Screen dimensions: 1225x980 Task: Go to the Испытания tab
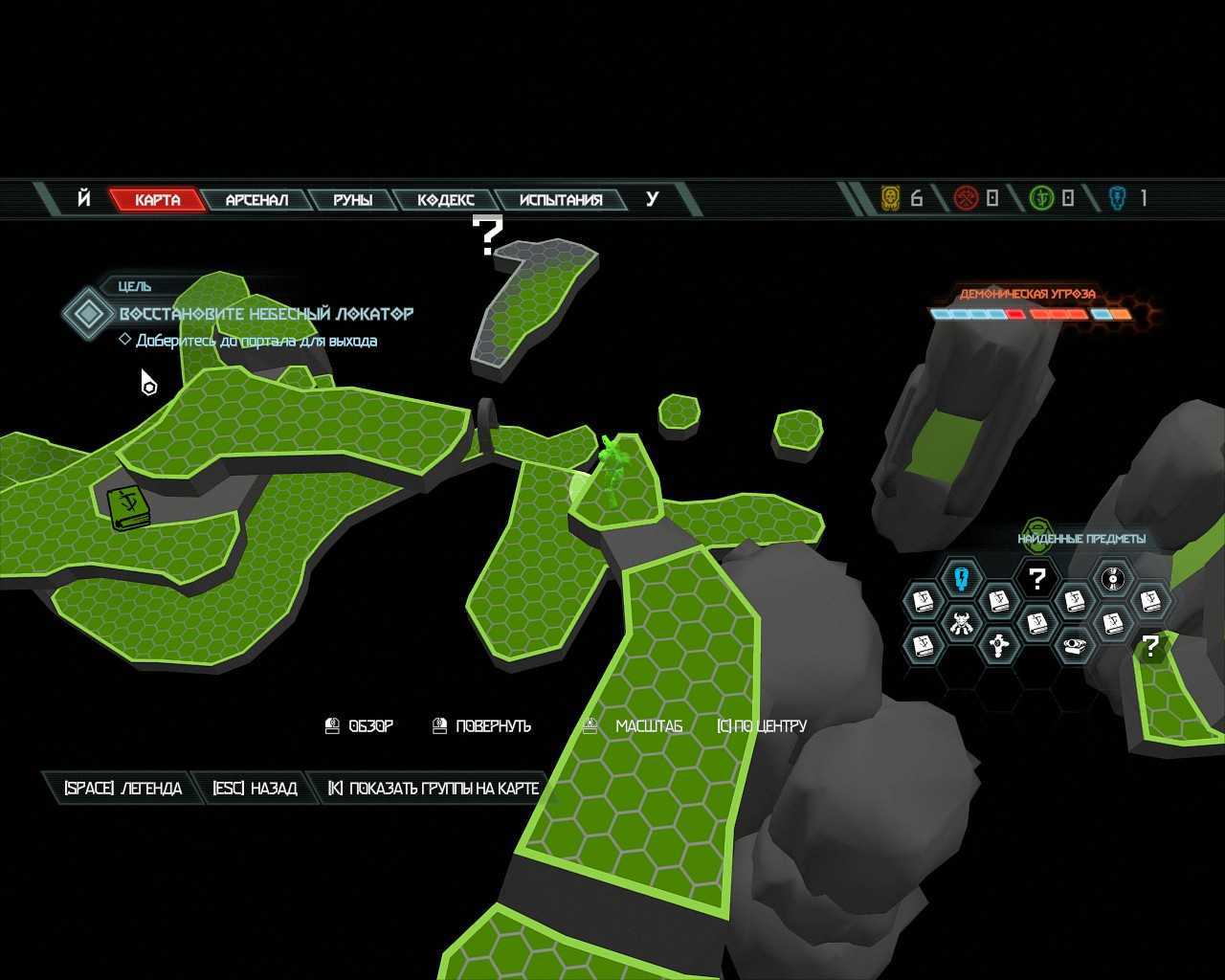[x=561, y=200]
